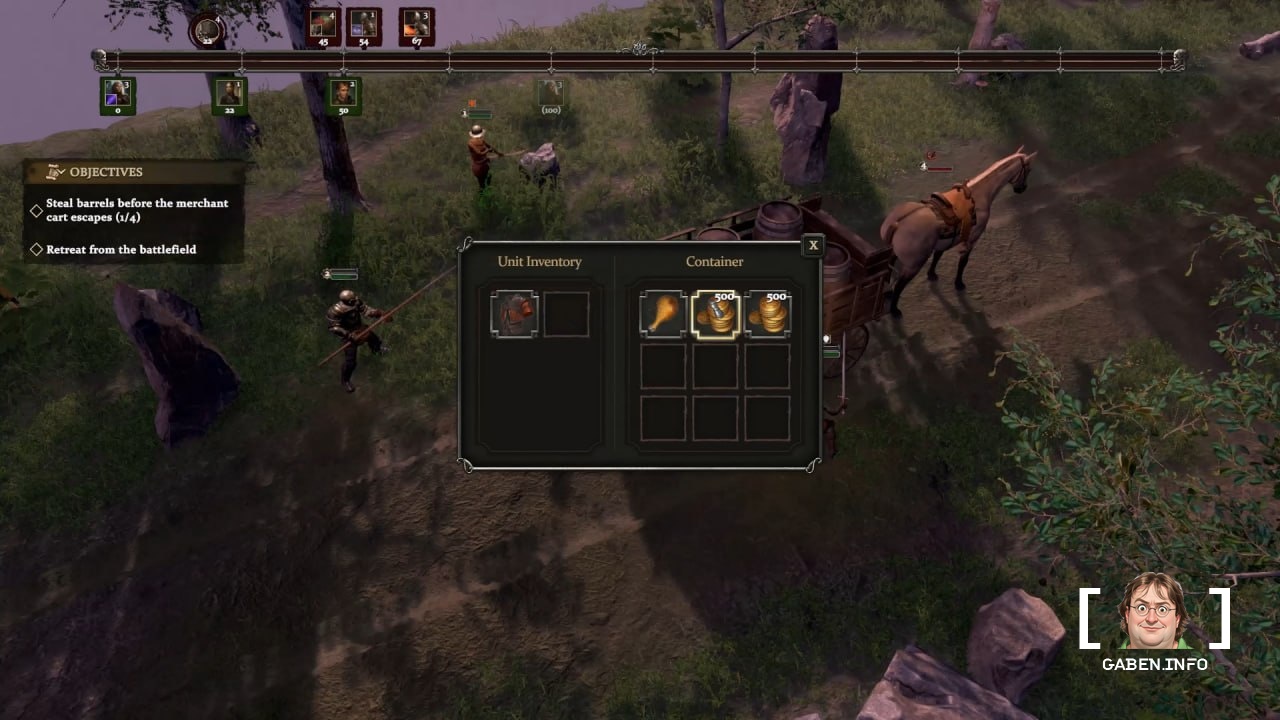Toggle the diamond beside the steal barrels objective
The width and height of the screenshot is (1280, 720).
(x=35, y=211)
